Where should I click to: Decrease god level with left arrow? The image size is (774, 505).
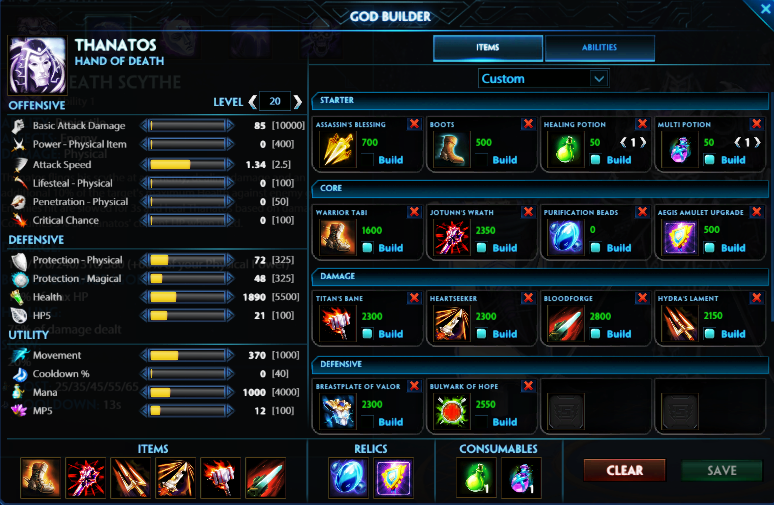click(x=252, y=101)
